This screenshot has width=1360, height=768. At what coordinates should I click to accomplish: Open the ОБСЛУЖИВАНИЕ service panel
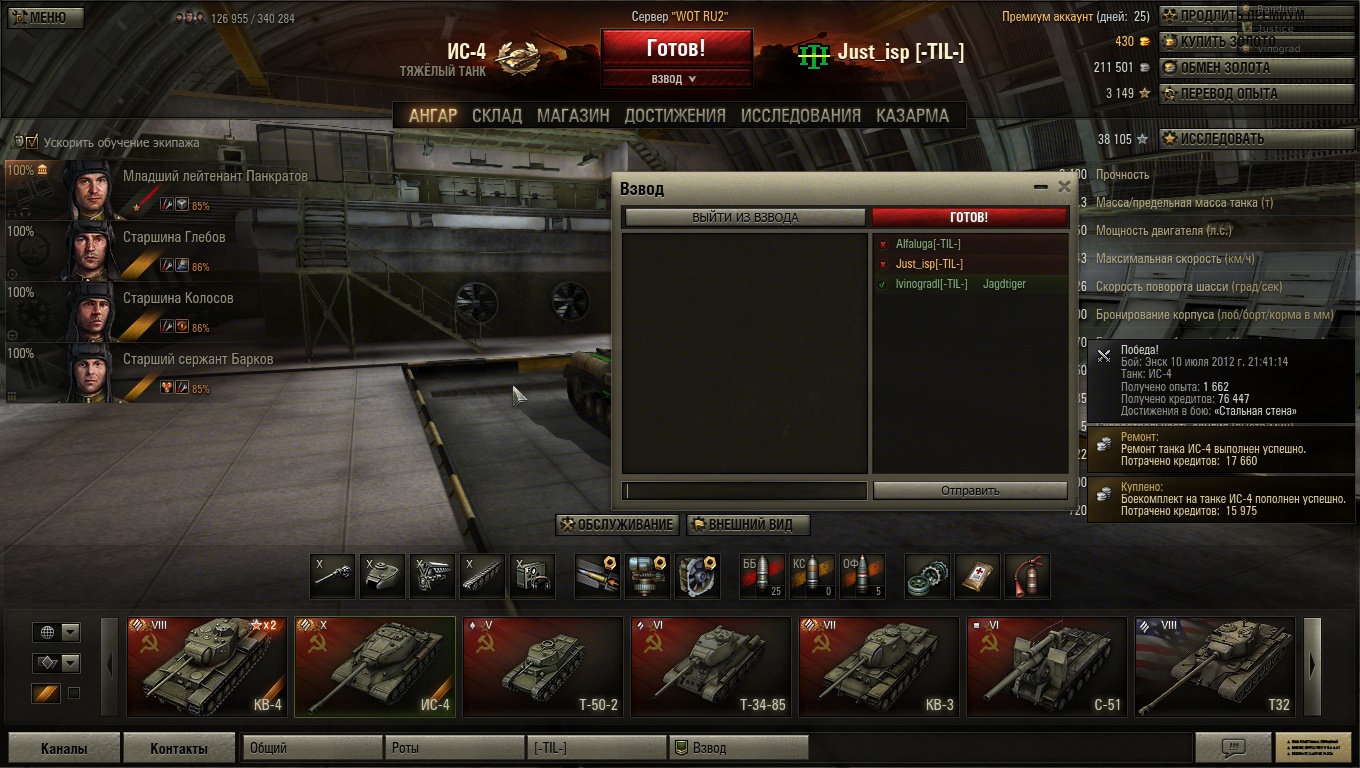(618, 525)
